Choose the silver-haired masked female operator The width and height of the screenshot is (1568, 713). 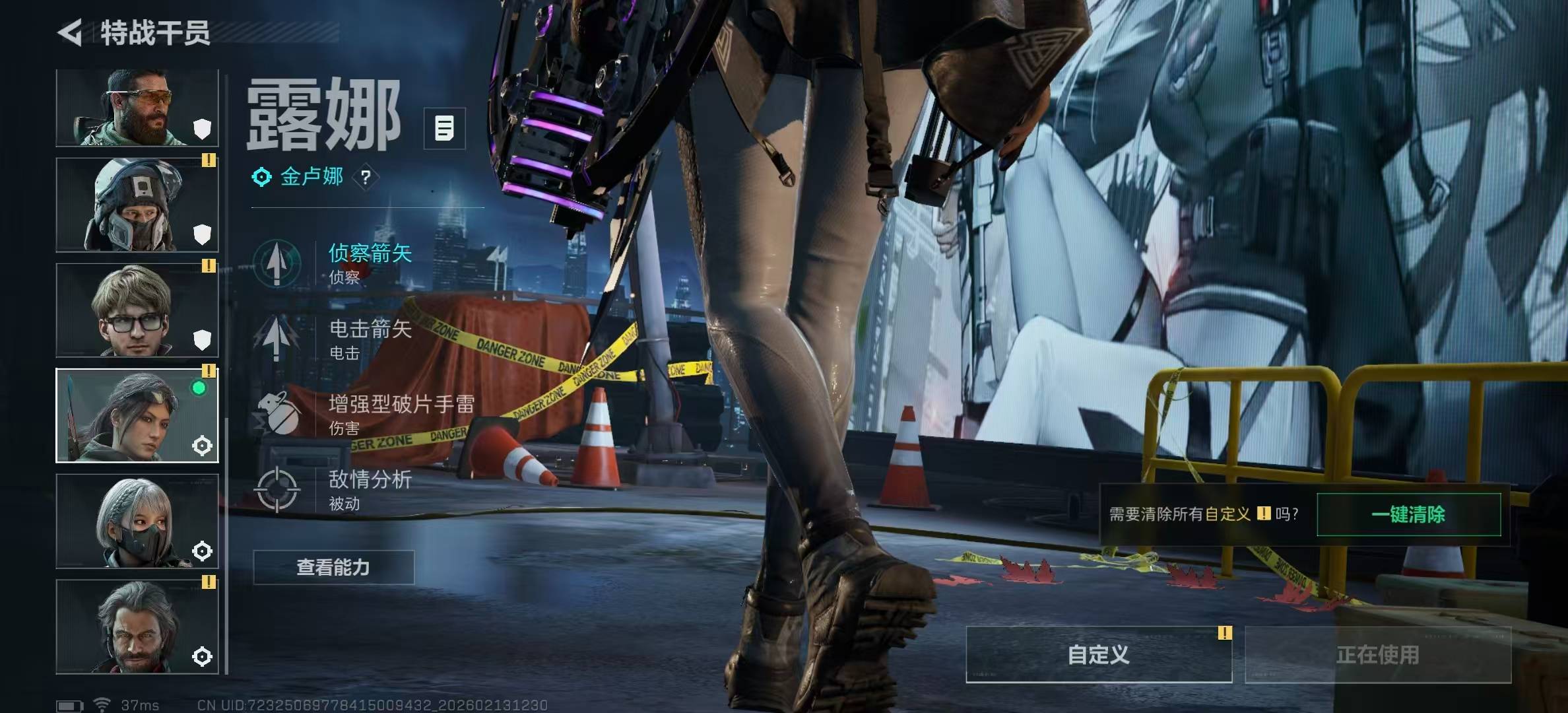pyautogui.click(x=137, y=521)
